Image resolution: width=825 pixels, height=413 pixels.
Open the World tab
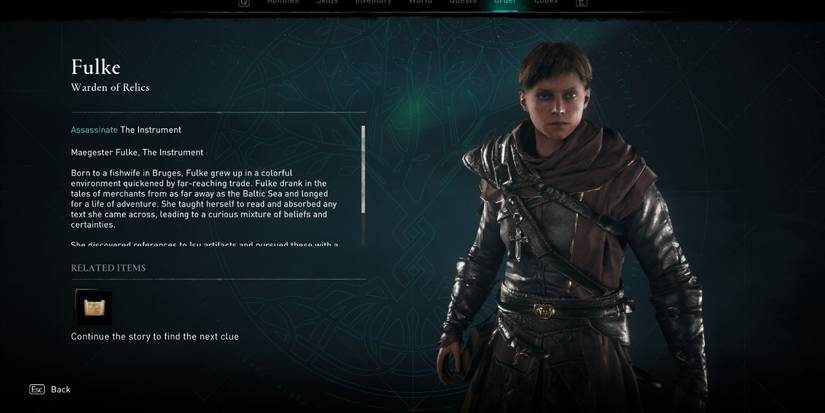pyautogui.click(x=421, y=3)
